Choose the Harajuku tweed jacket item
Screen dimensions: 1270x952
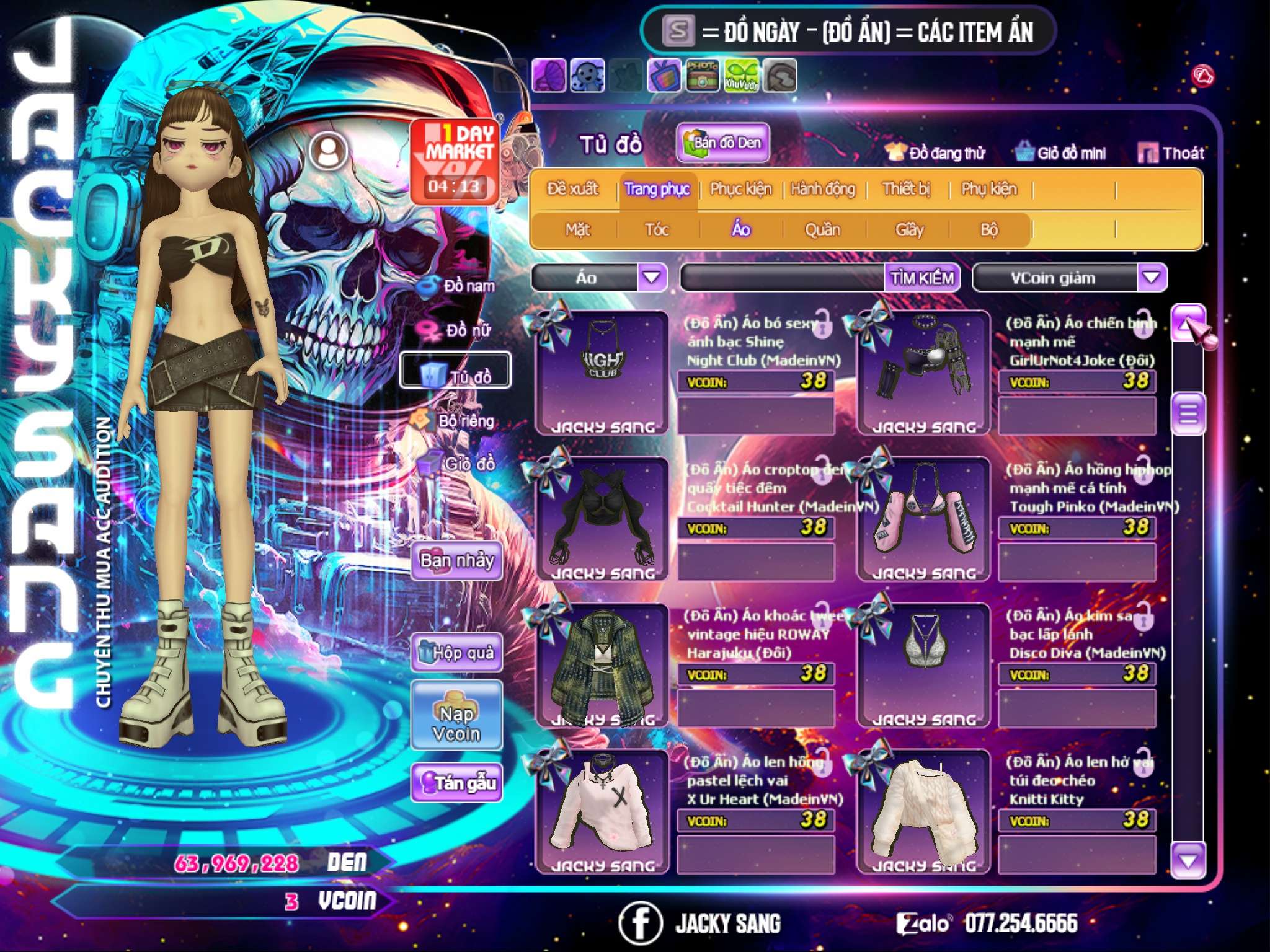[602, 664]
